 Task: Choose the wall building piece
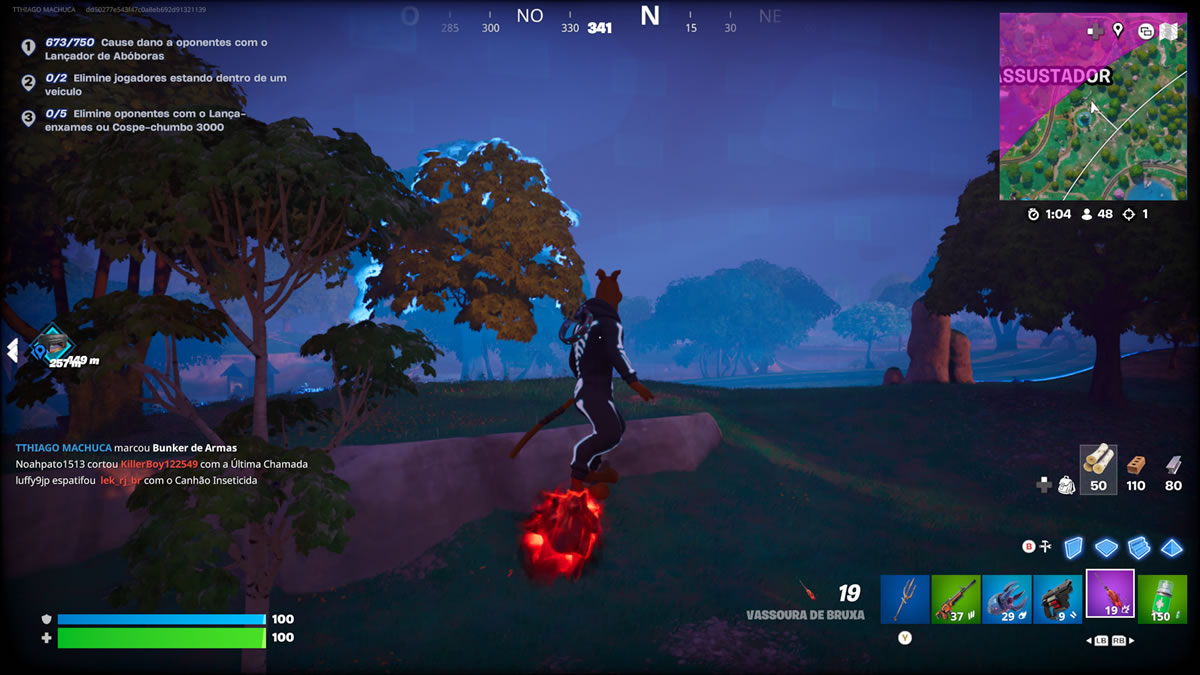pos(1073,547)
